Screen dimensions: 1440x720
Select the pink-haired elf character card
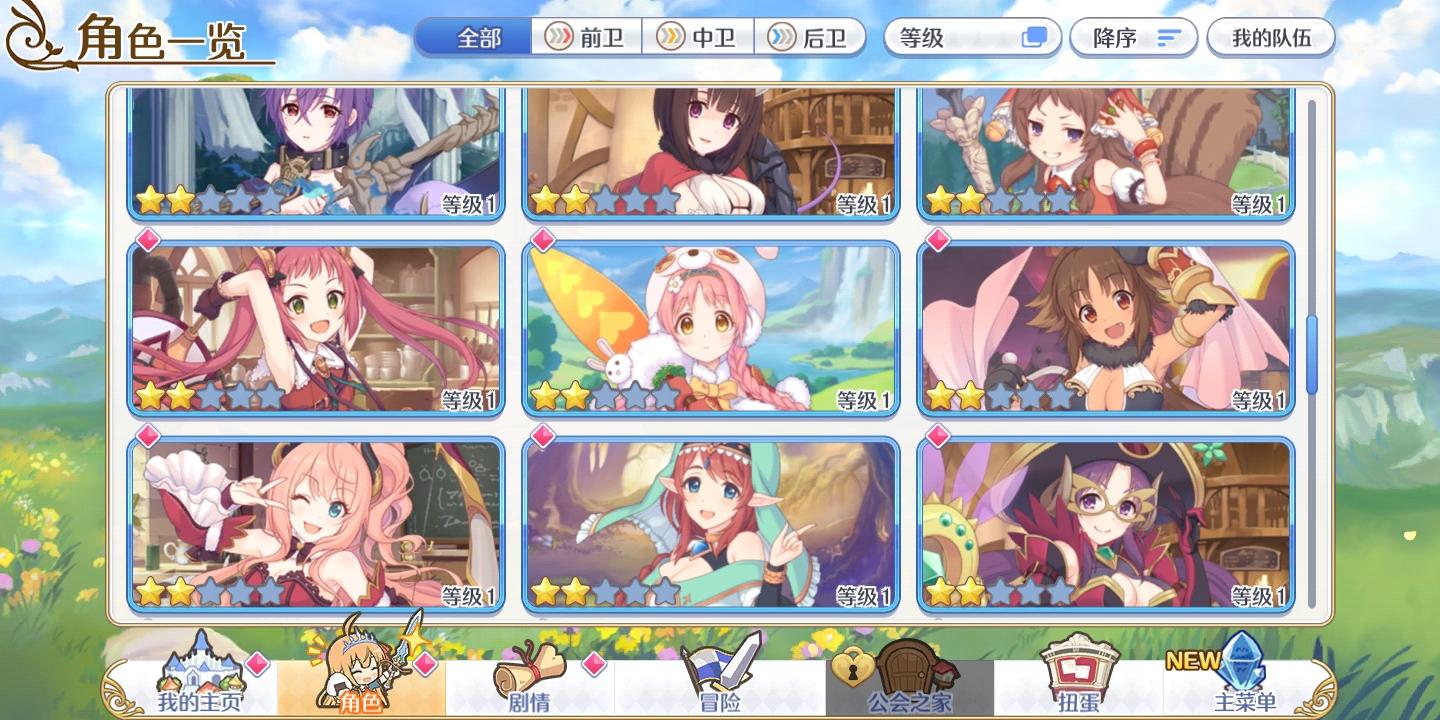710,520
